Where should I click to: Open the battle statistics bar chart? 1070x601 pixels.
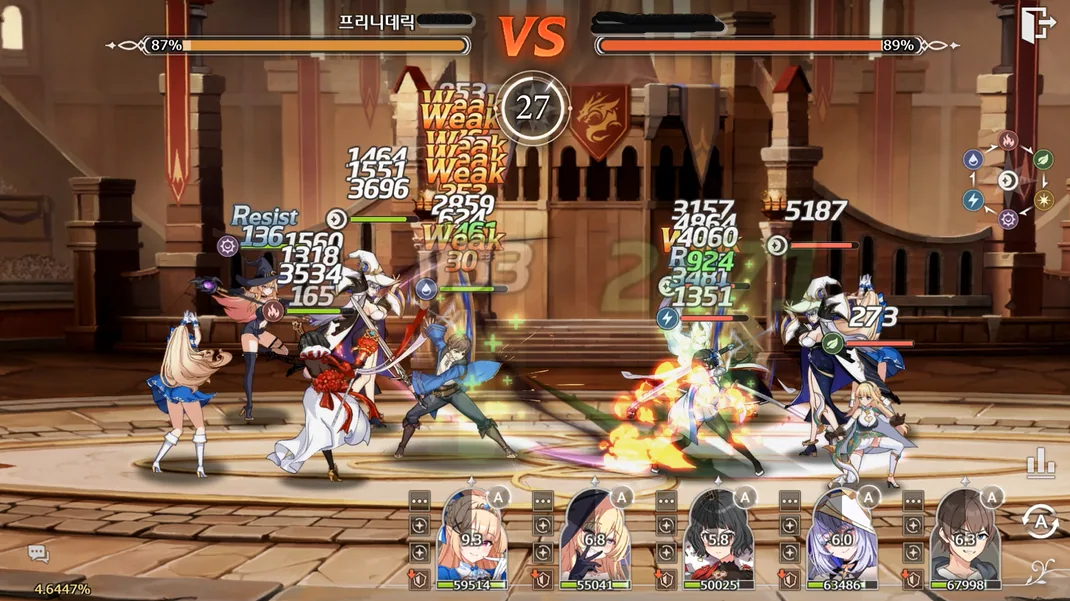1040,463
